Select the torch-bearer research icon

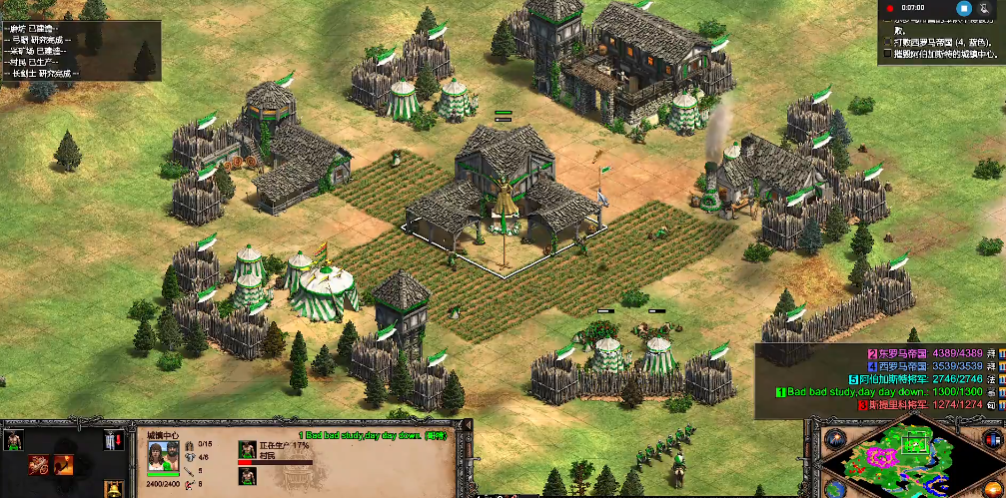65,464
